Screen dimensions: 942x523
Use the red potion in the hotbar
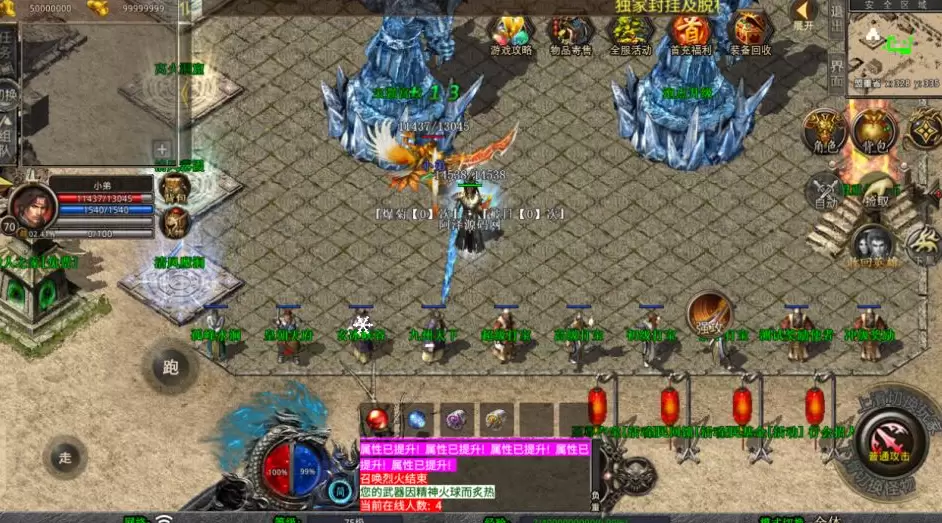click(378, 419)
